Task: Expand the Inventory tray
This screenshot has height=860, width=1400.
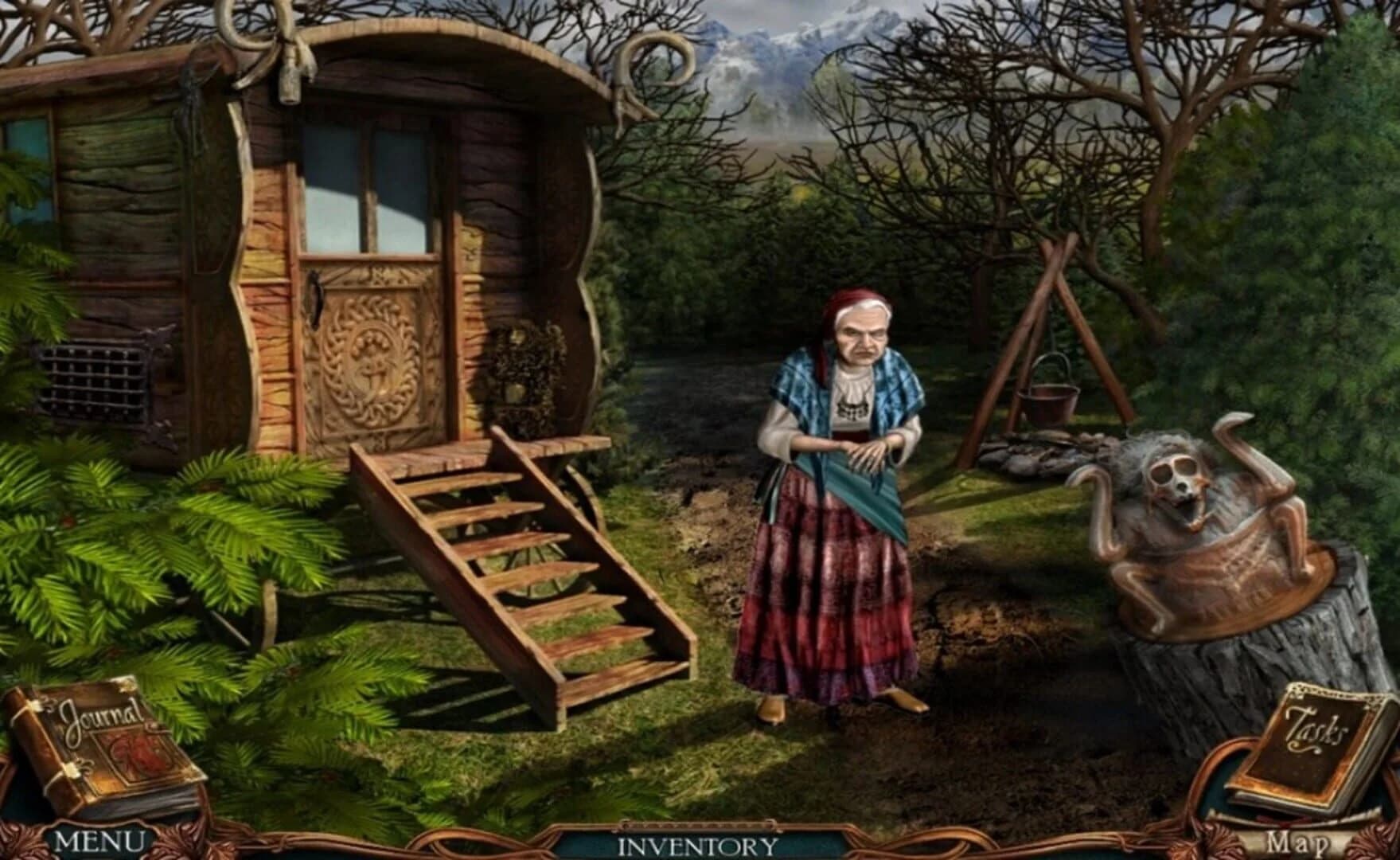Action: point(696,827)
